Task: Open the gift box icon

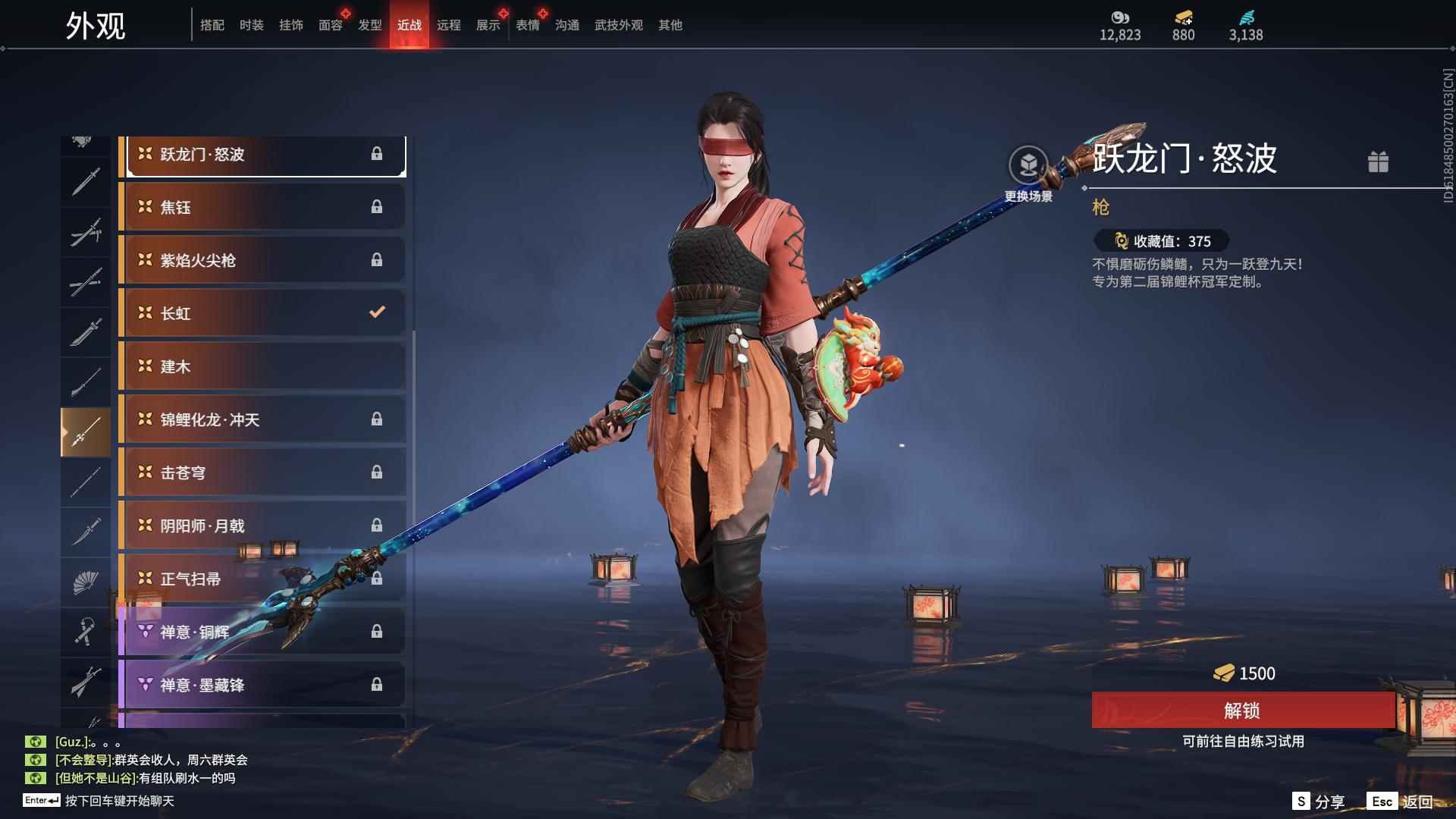Action: (1378, 162)
